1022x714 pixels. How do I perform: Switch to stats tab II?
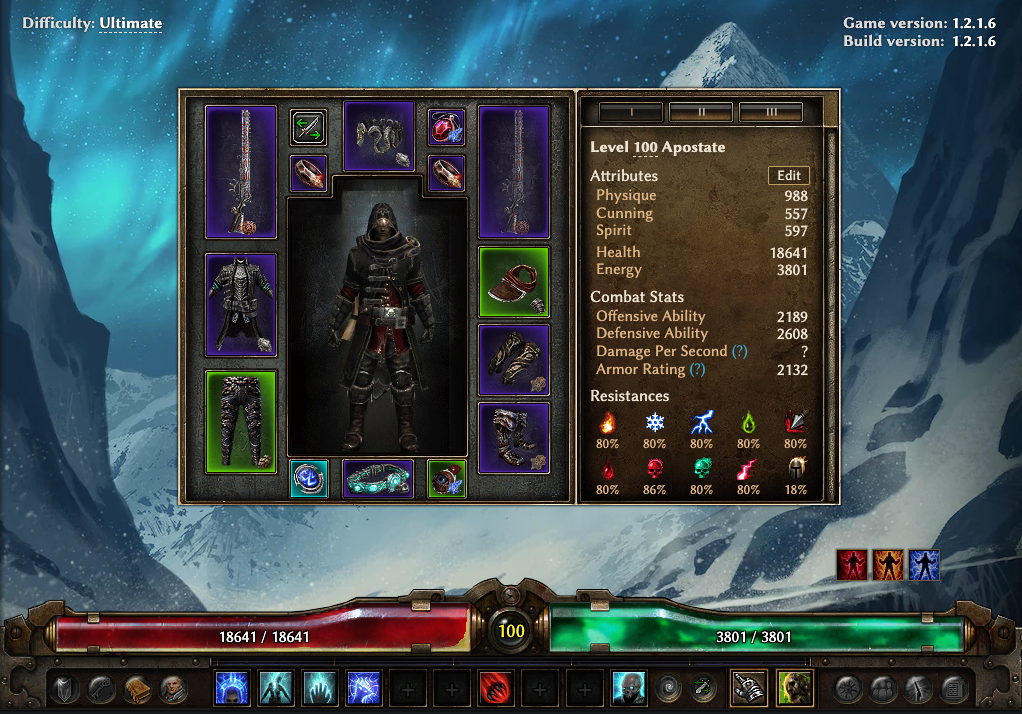[701, 112]
